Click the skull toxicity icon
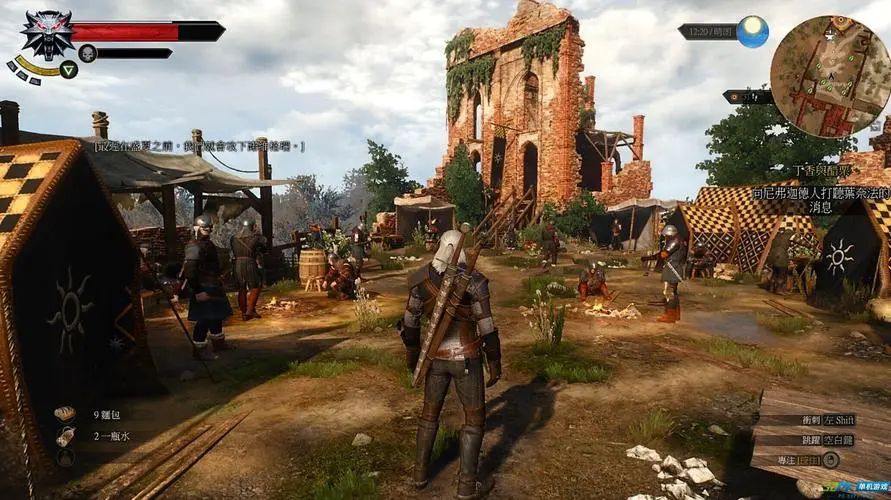 [87, 53]
